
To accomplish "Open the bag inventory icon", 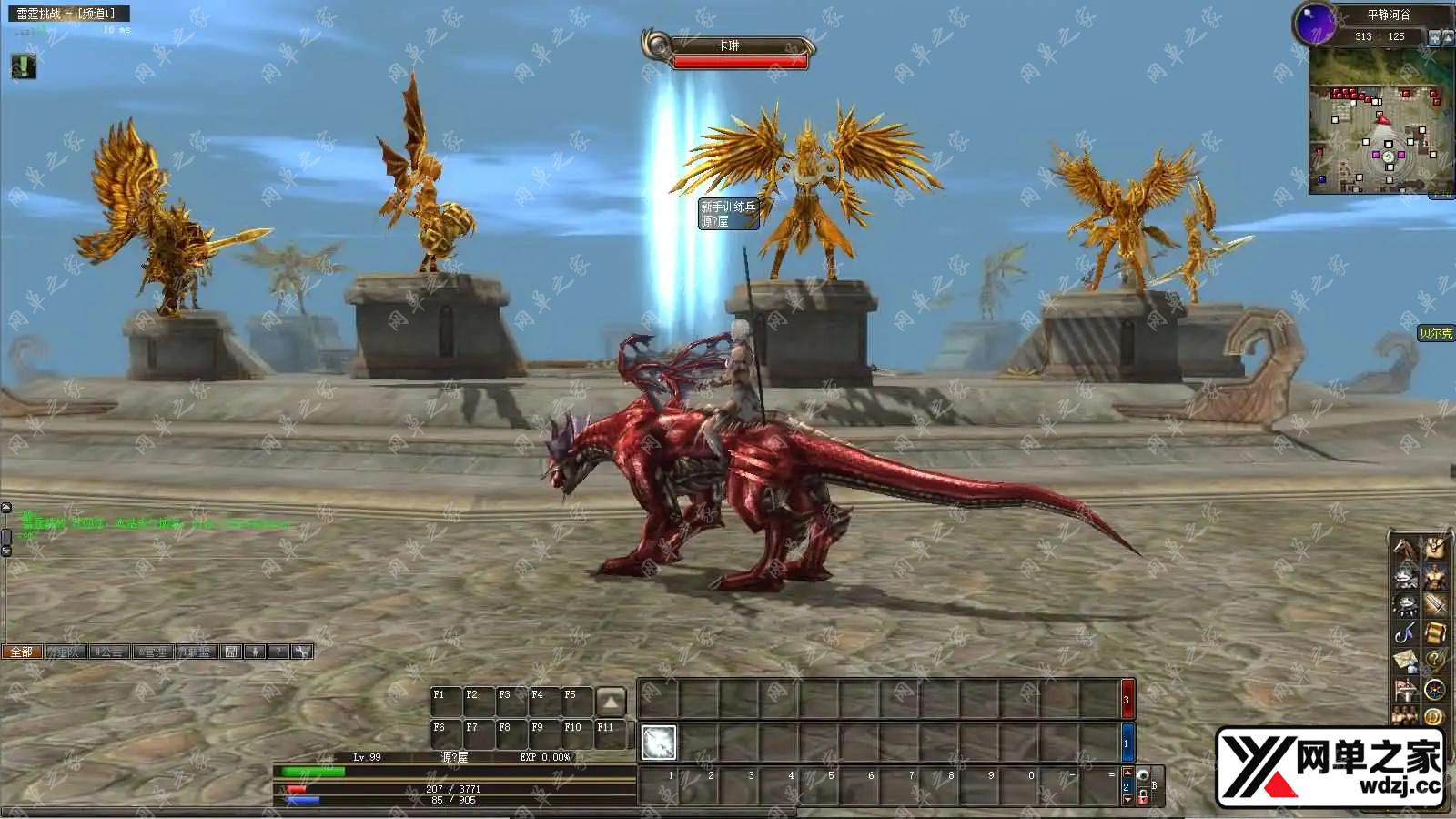I will (1435, 549).
